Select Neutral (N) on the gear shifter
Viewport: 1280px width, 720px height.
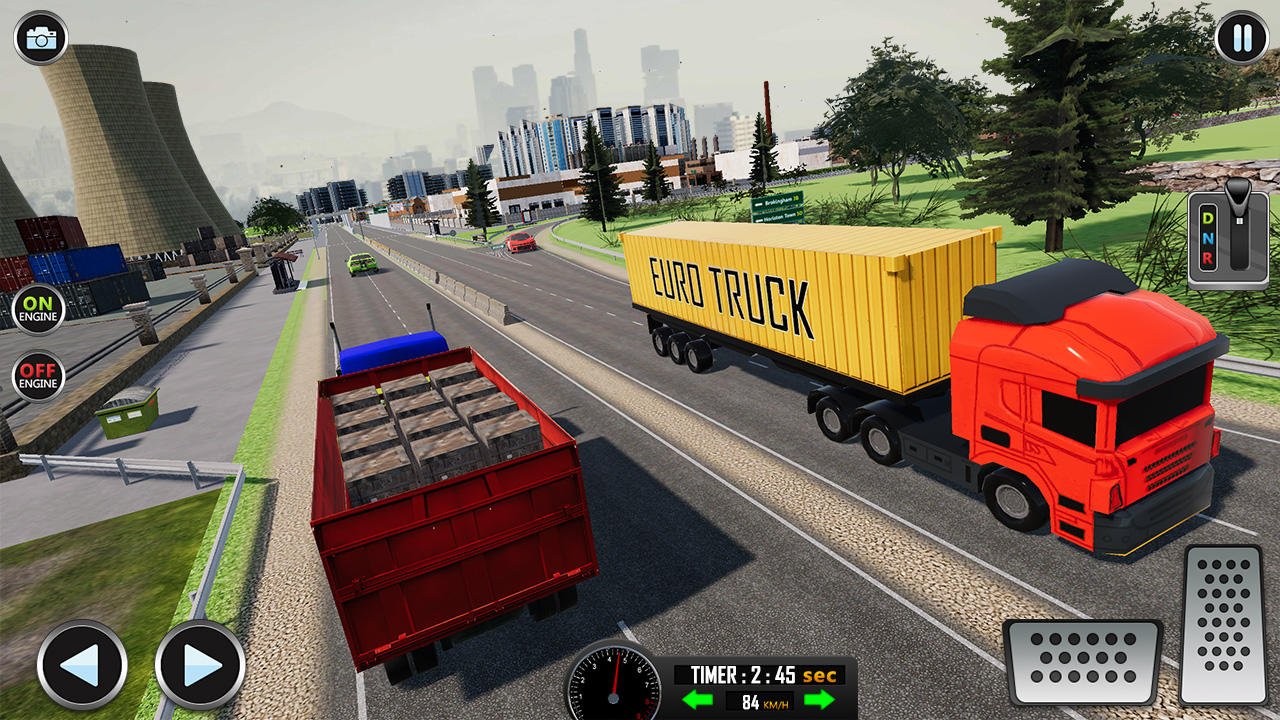[1209, 237]
